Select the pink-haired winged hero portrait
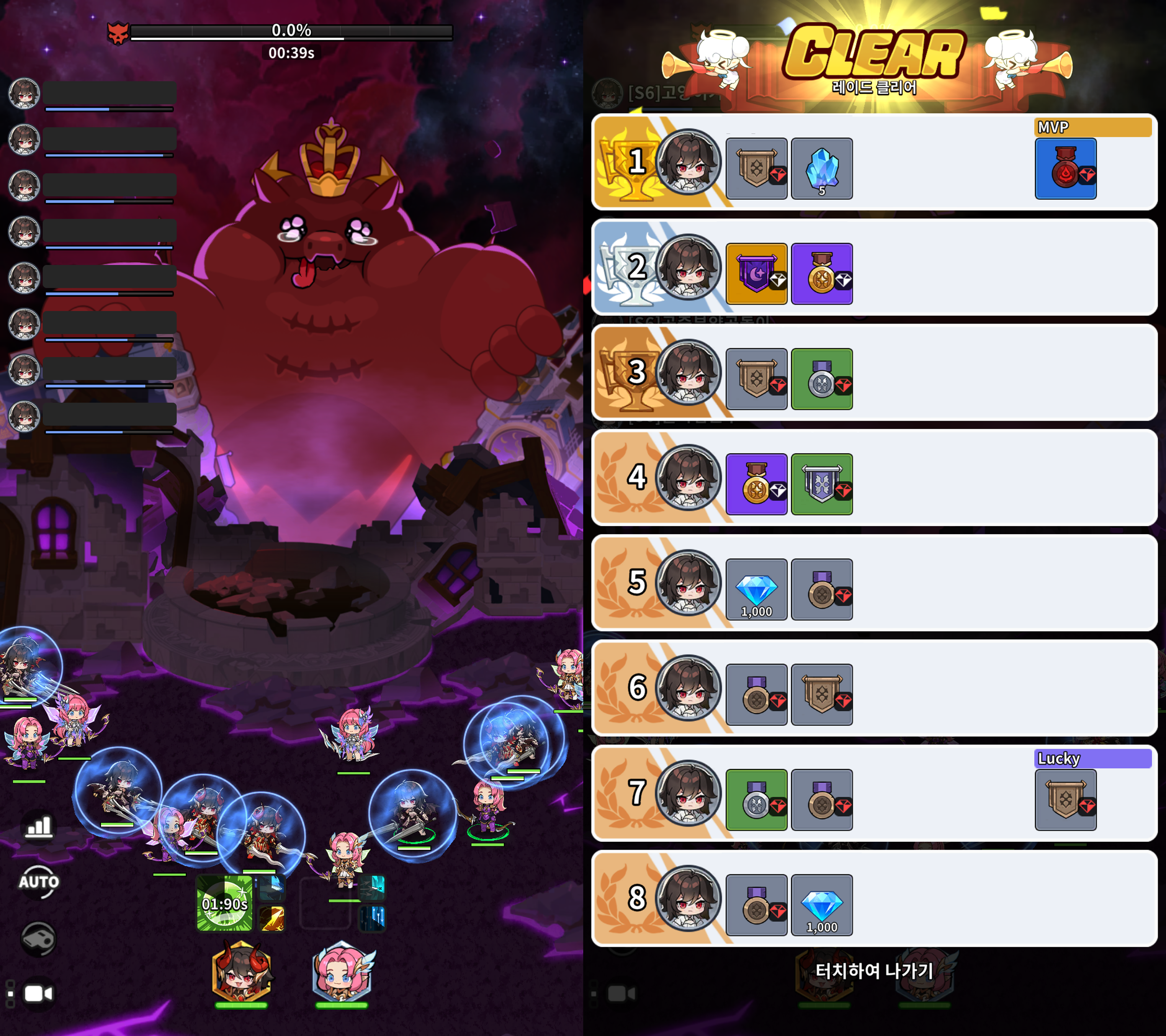 [x=342, y=972]
